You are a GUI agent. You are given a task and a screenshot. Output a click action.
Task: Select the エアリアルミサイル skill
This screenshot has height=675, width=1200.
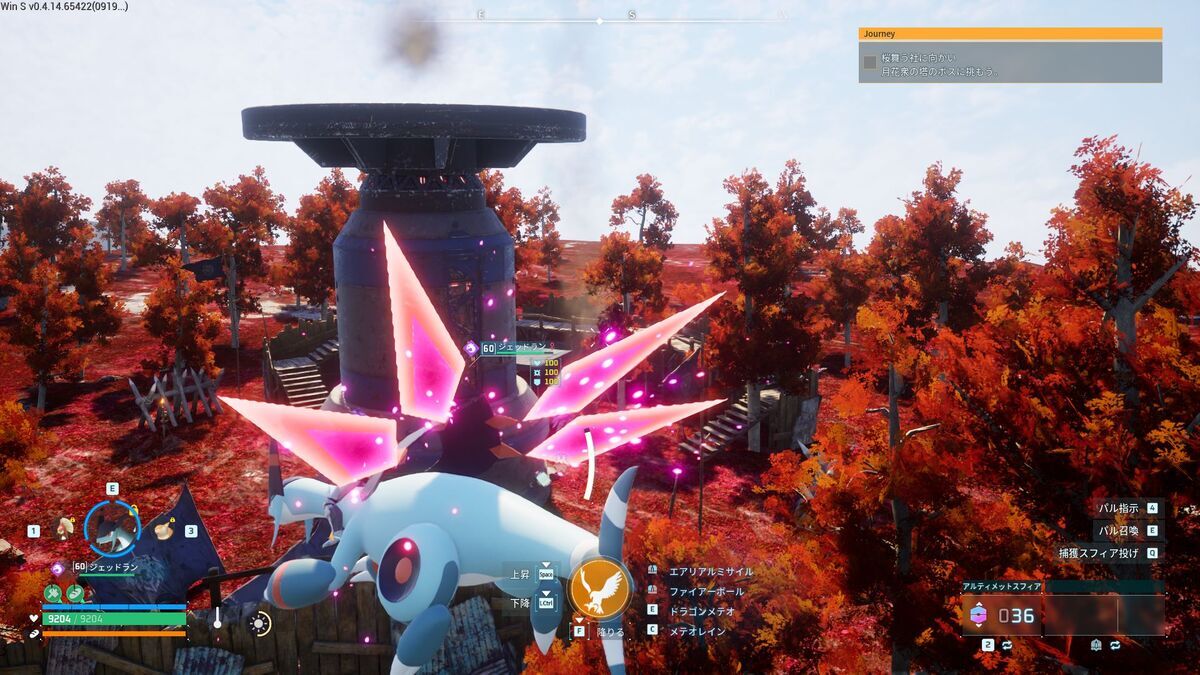710,571
